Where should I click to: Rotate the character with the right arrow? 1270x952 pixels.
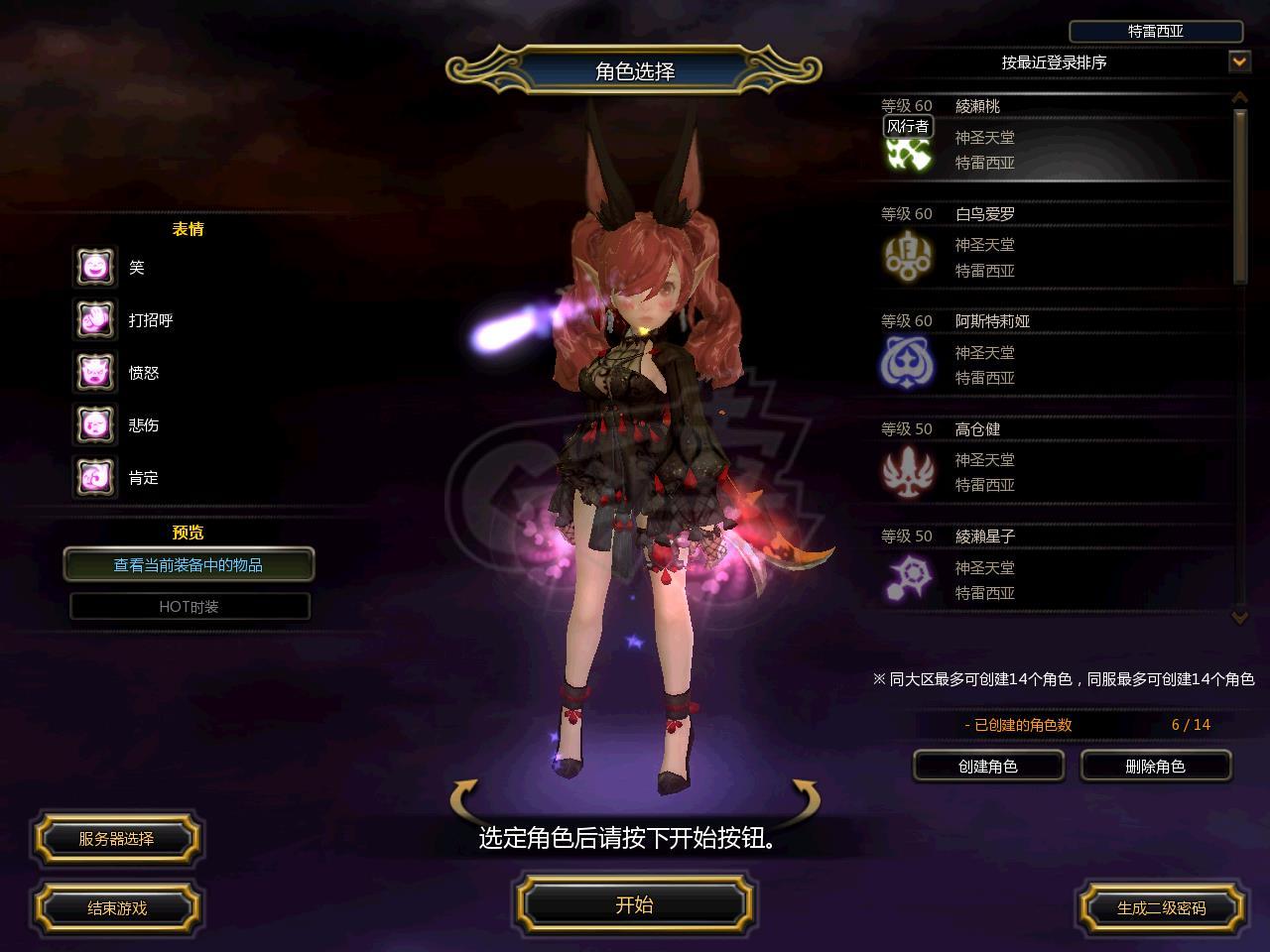point(805,796)
